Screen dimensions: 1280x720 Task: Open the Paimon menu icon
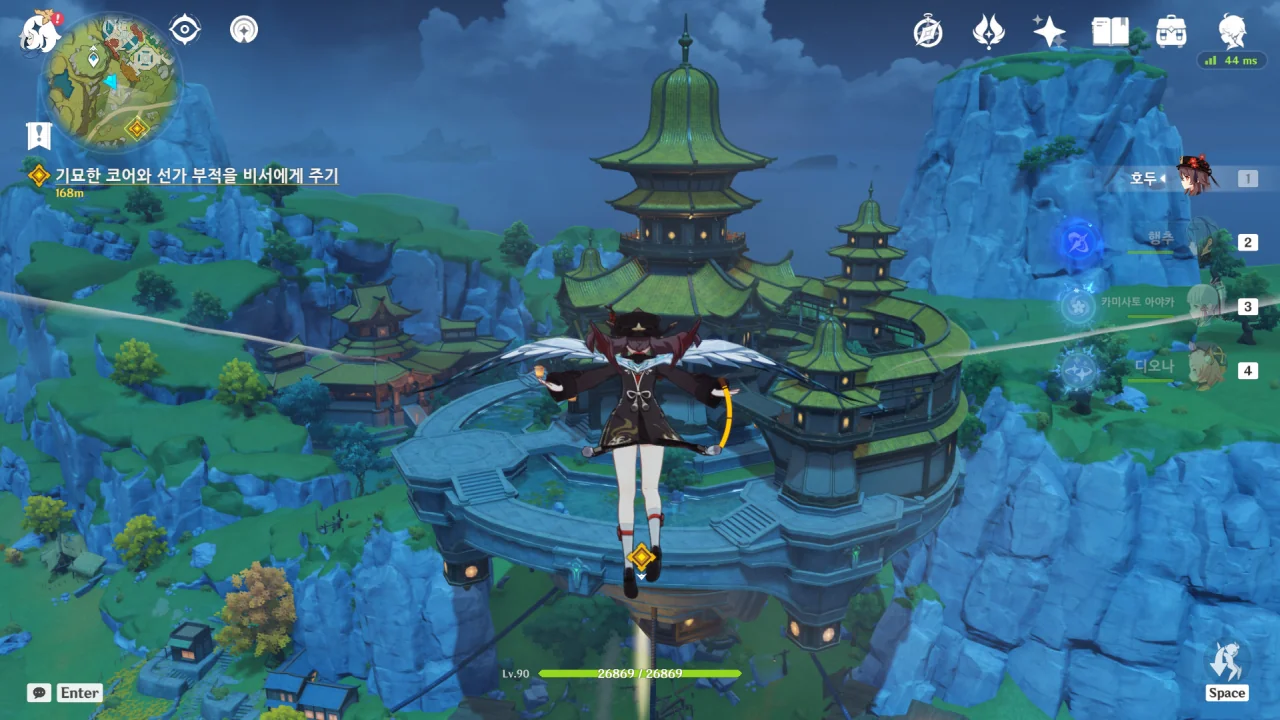point(38,30)
